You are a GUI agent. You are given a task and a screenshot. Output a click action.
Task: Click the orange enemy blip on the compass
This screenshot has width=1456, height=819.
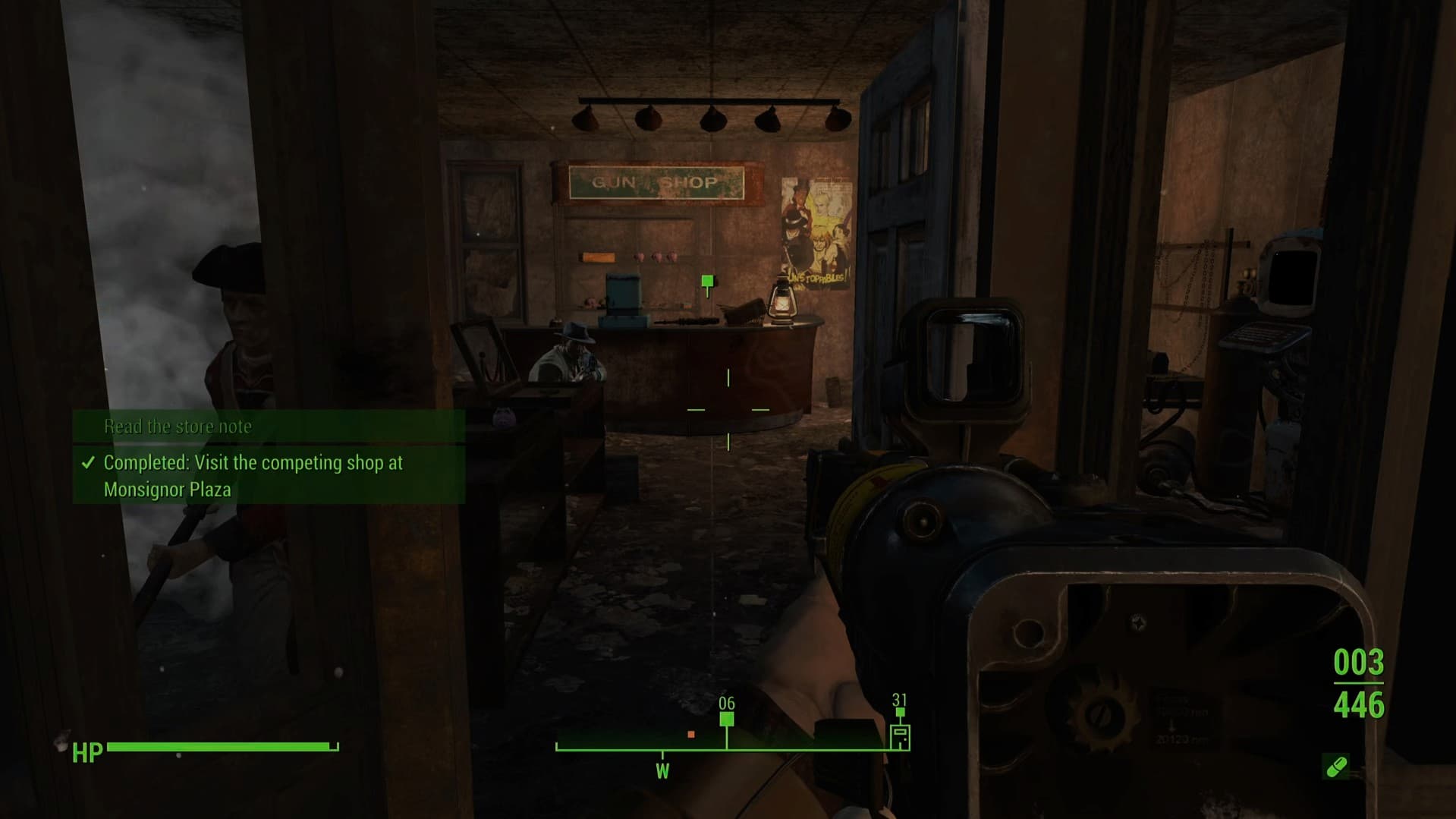690,735
